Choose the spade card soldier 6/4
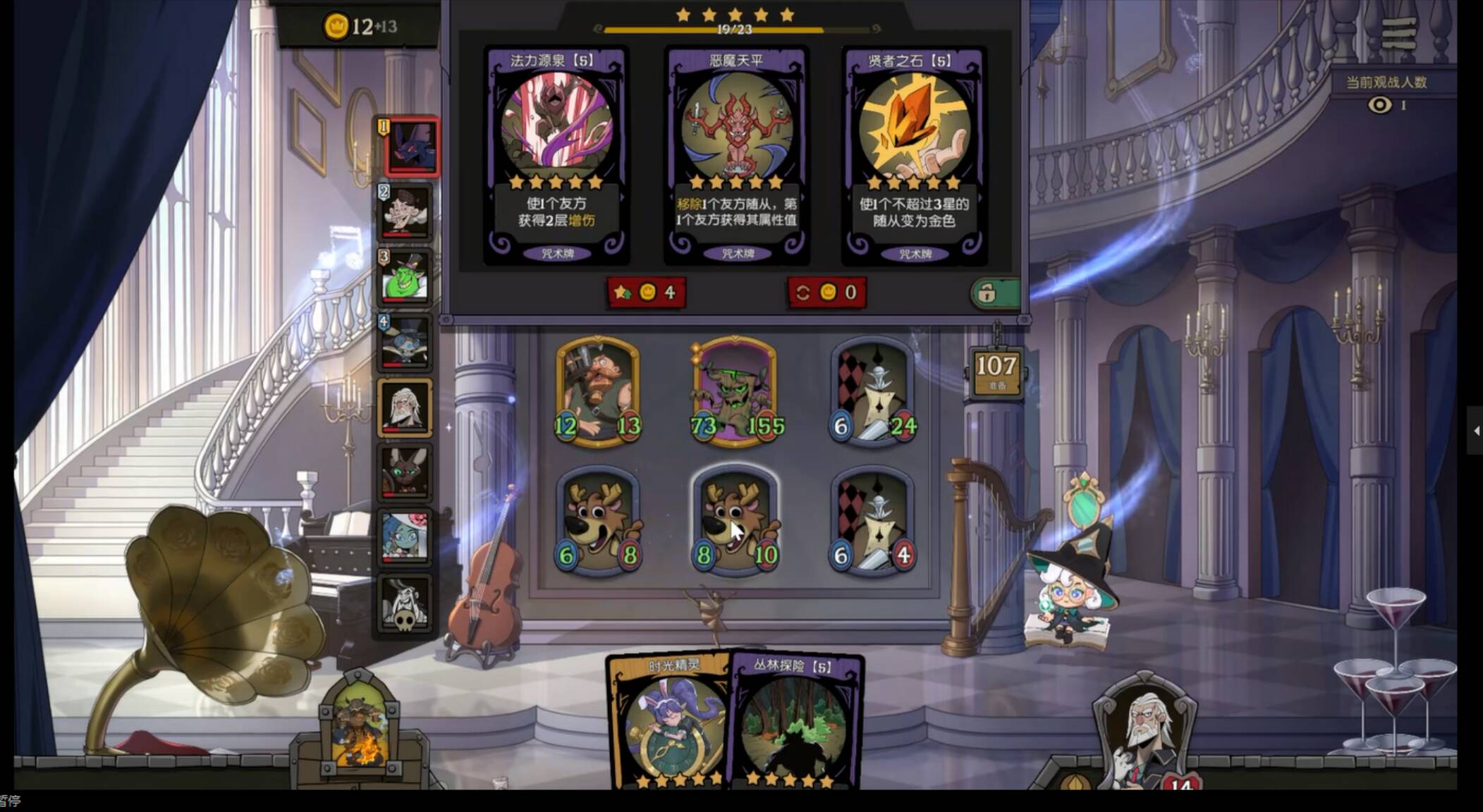The height and width of the screenshot is (812, 1483). coord(872,522)
